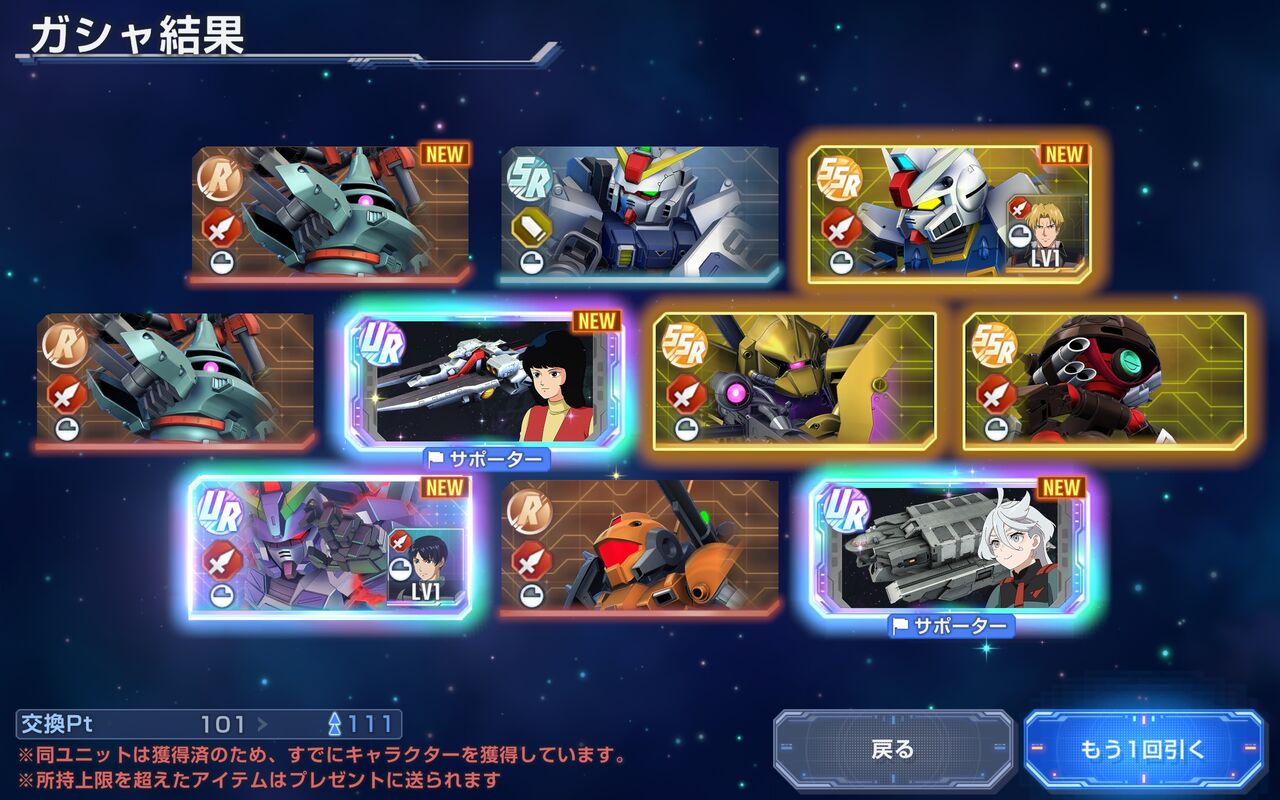
Task: View the UR supporter card with dark-haired woman
Action: (484, 378)
